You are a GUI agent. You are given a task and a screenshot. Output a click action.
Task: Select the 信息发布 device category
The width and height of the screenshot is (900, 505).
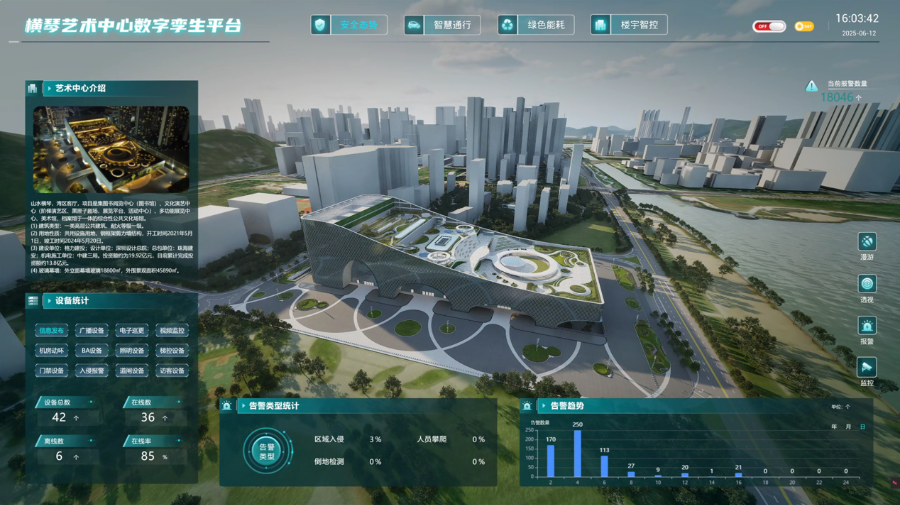pyautogui.click(x=52, y=330)
